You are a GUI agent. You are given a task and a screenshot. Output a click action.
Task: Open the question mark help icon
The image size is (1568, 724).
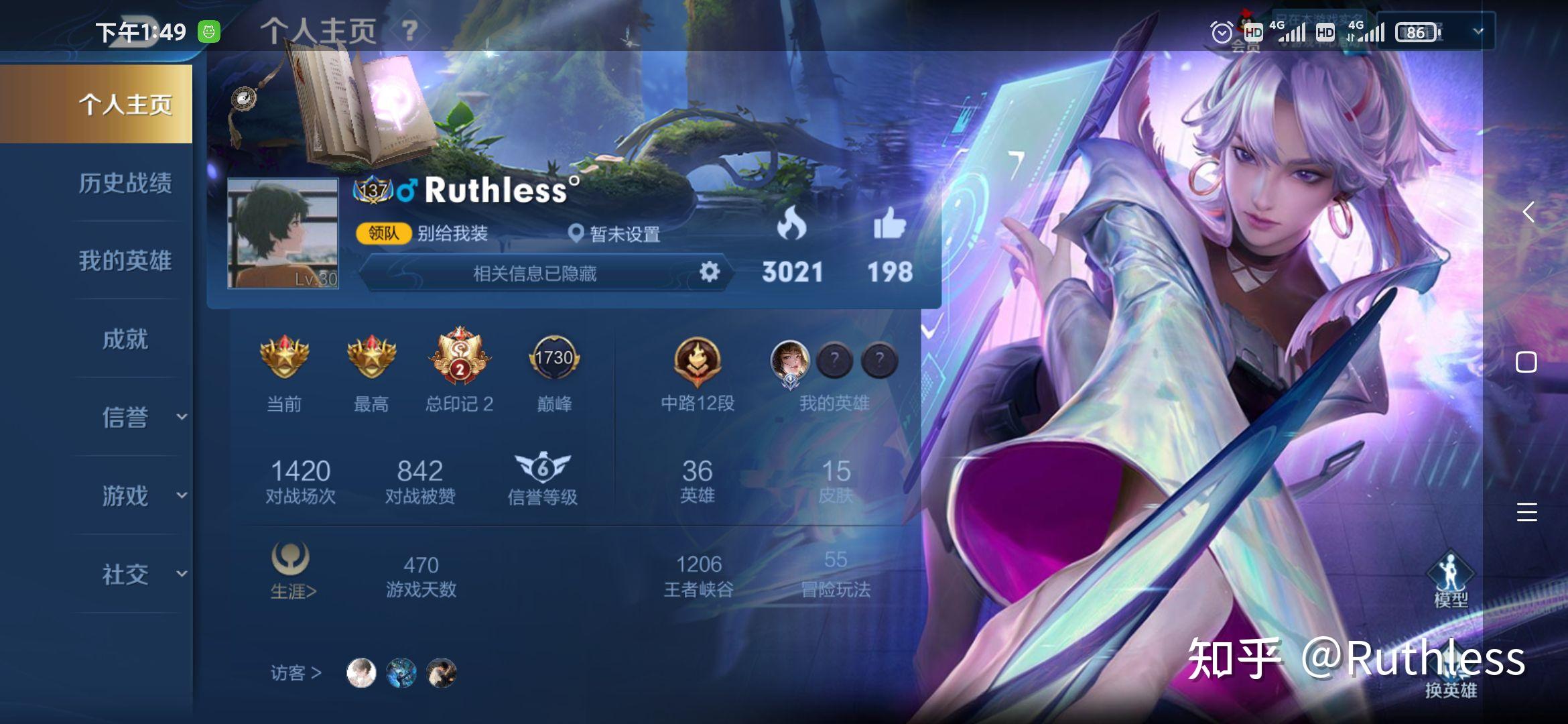409,30
